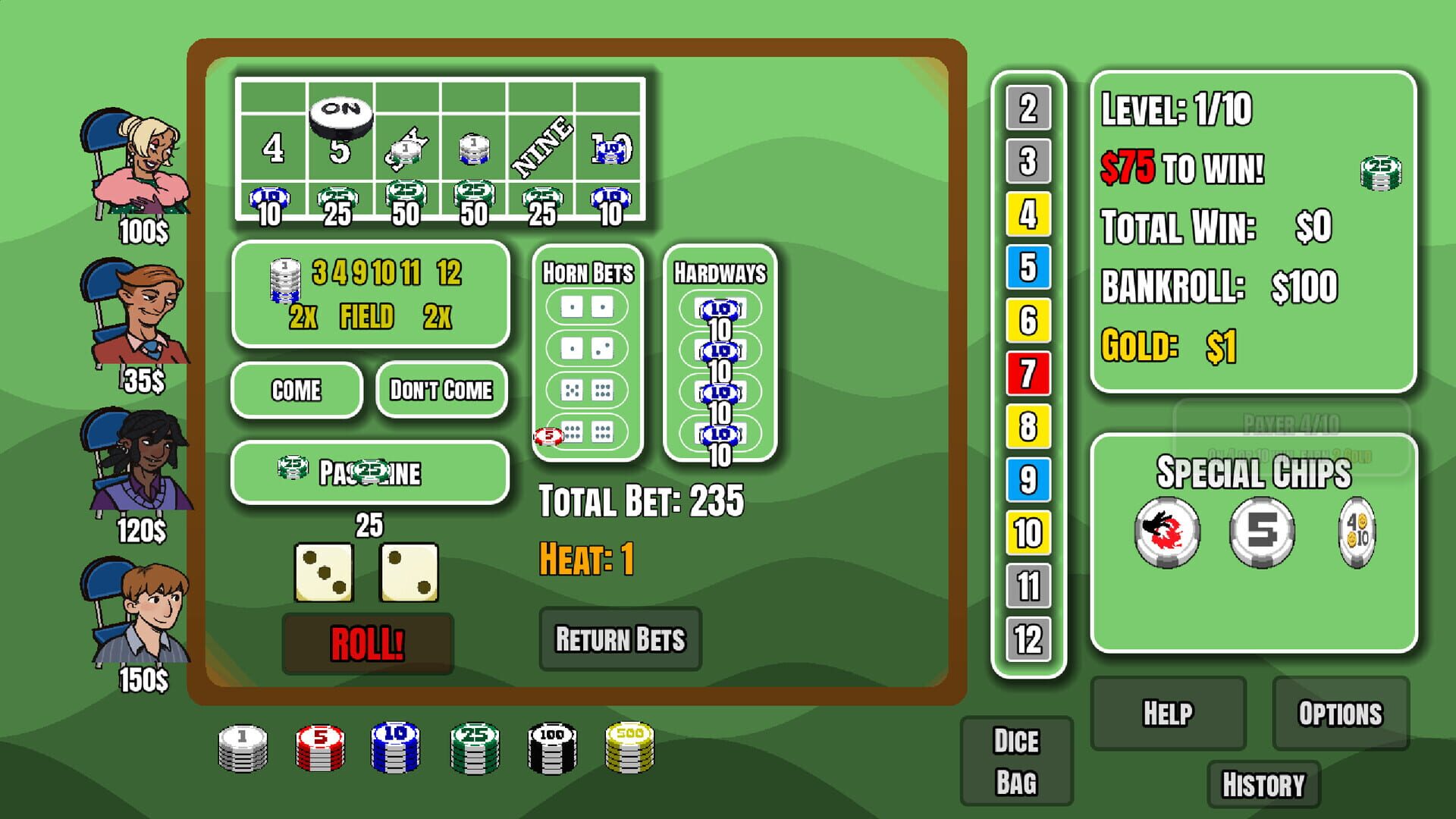Bet on the DON'T COME area
Viewport: 1456px width, 819px height.
click(x=441, y=390)
